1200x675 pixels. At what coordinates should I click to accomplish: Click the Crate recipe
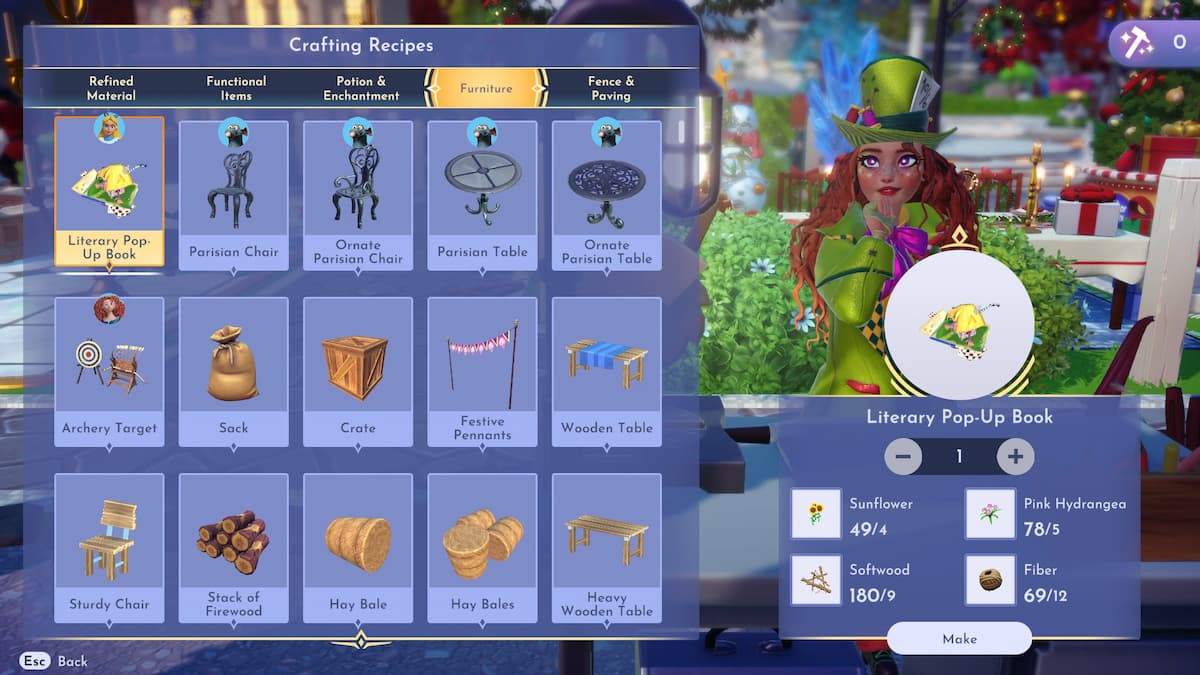(358, 372)
